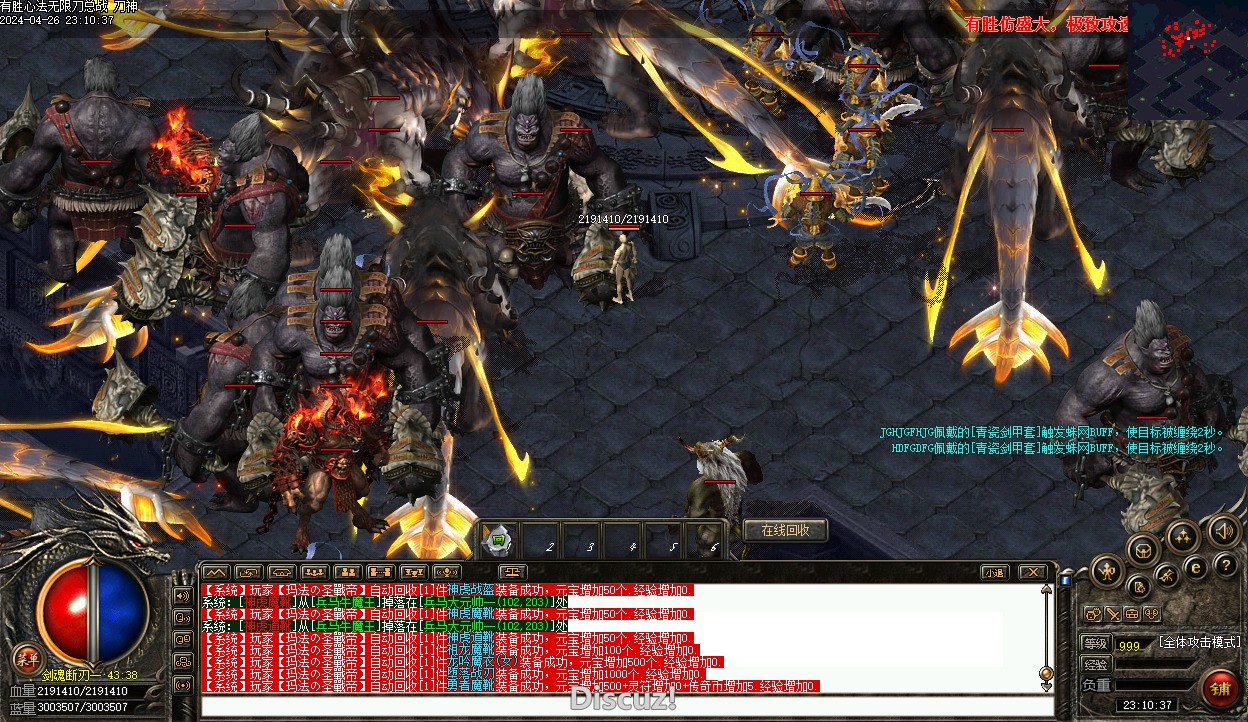Click the small crossed swords button

1112,614
